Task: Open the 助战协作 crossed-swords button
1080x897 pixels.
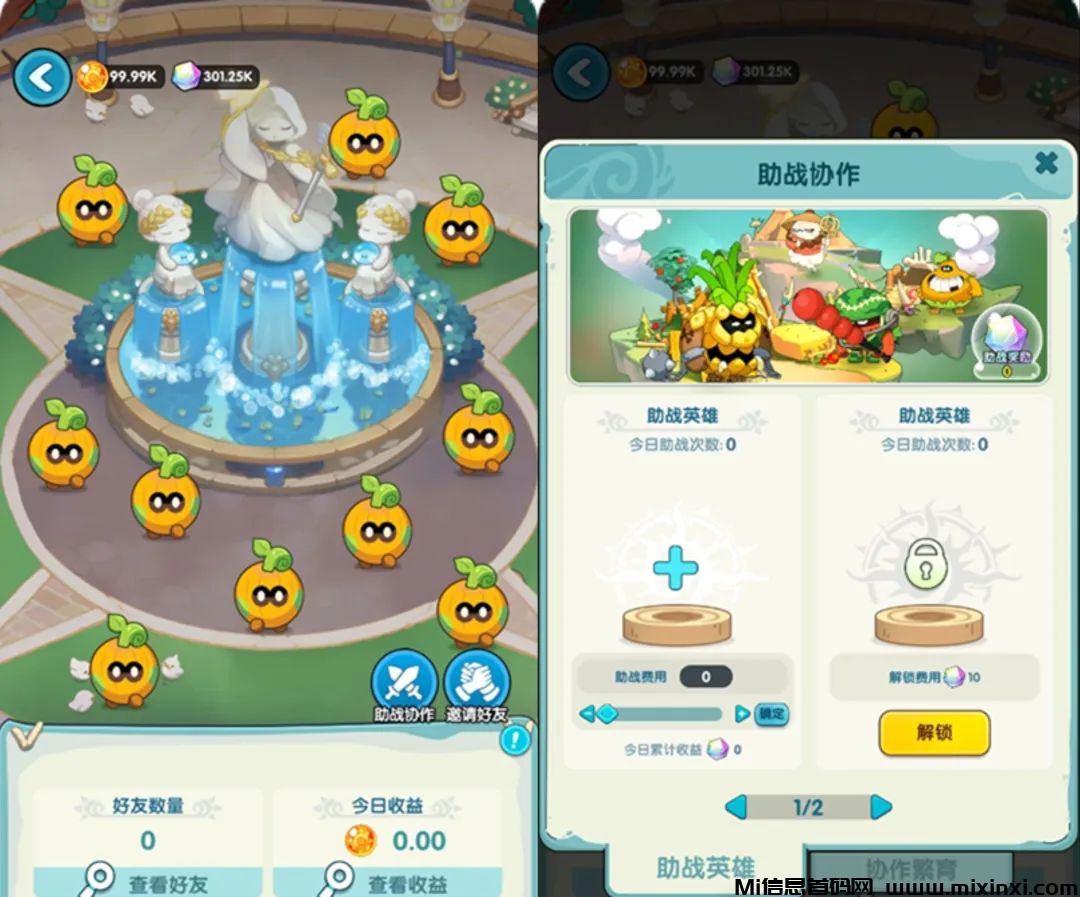Action: pos(404,683)
